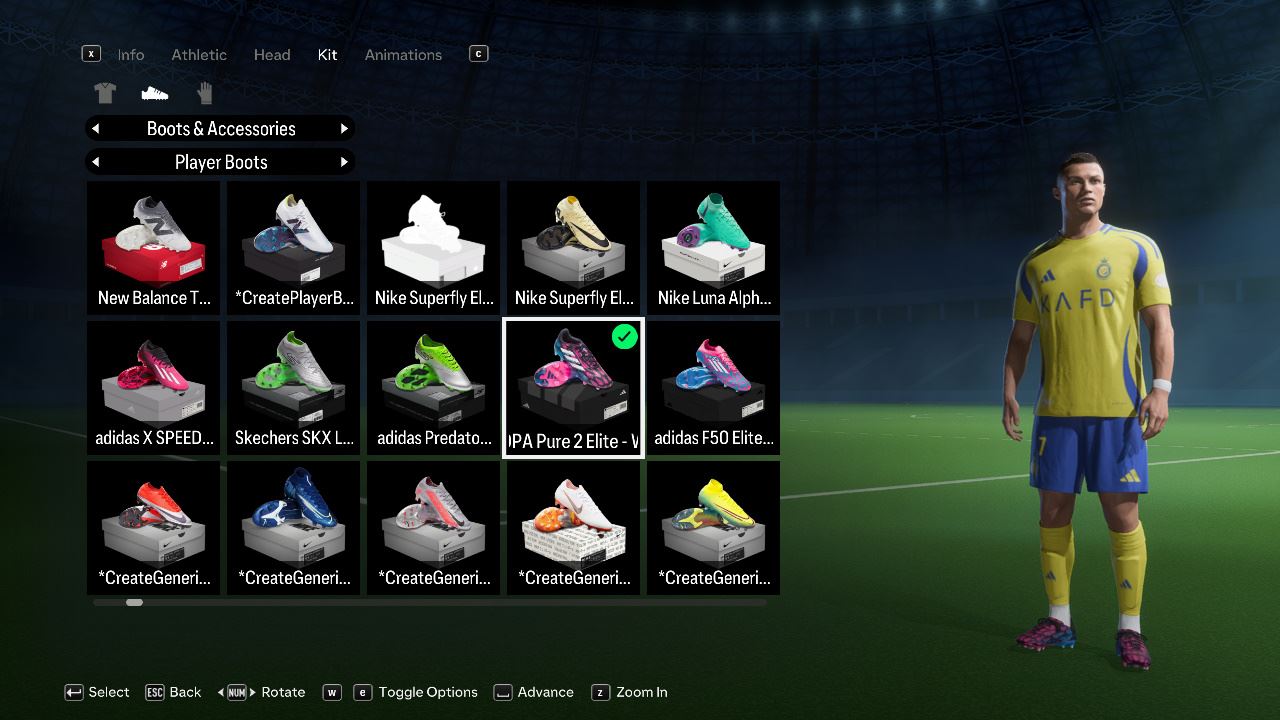Pick the white silhouette Nike Superfly boots

coord(434,248)
